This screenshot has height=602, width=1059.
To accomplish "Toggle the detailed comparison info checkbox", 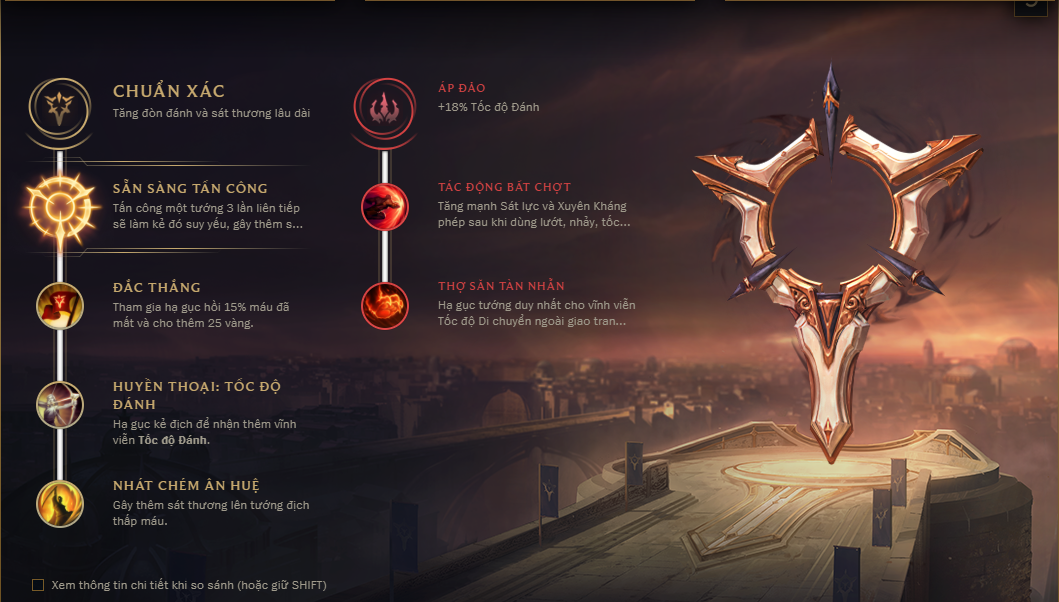I will point(38,585).
